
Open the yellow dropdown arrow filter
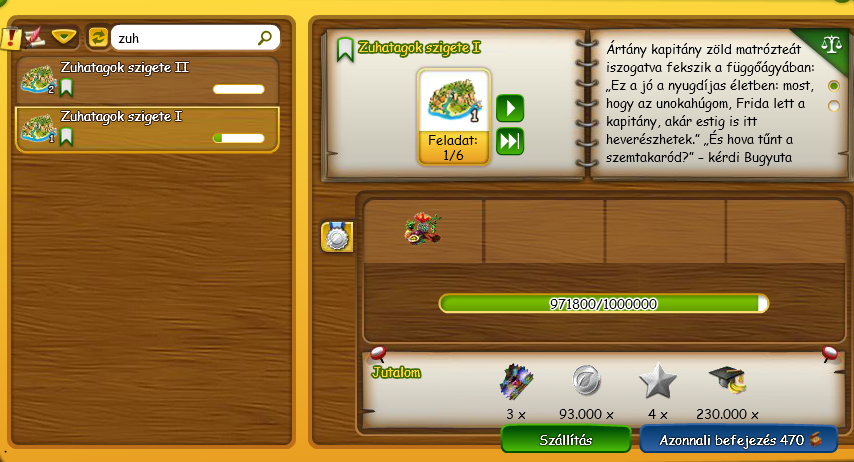(x=65, y=38)
